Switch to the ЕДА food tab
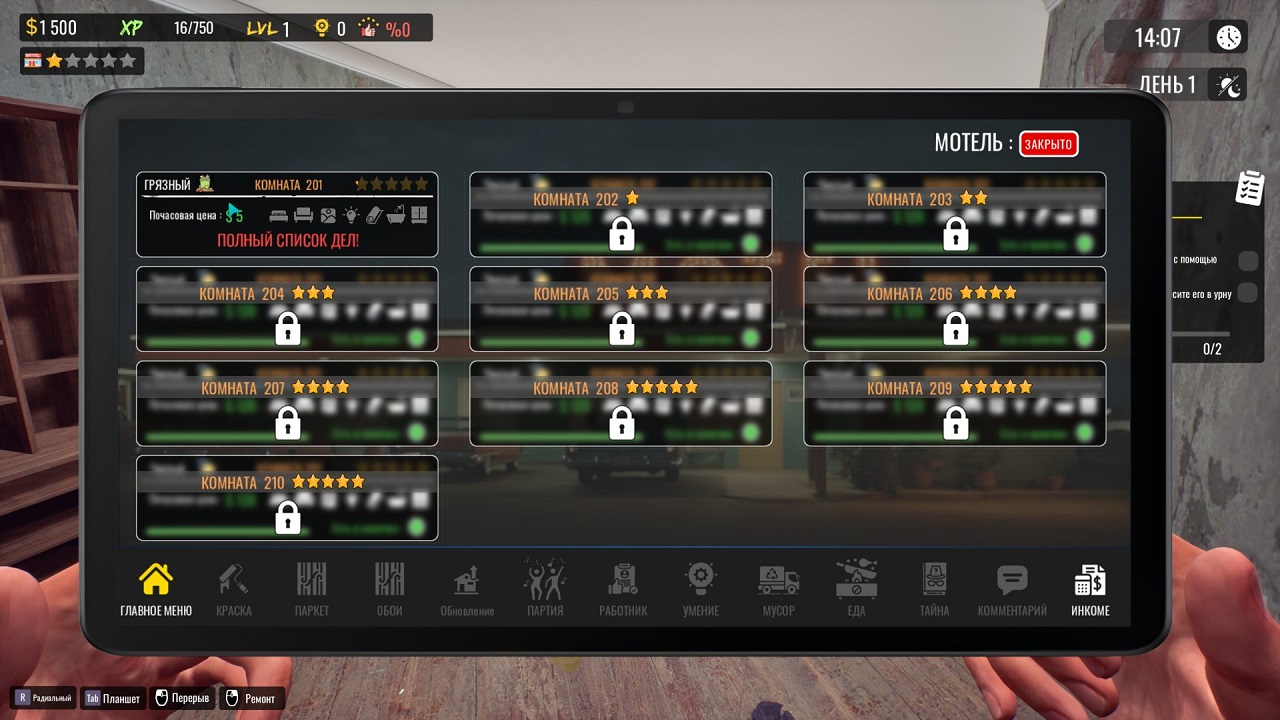This screenshot has width=1280, height=720. (x=856, y=588)
